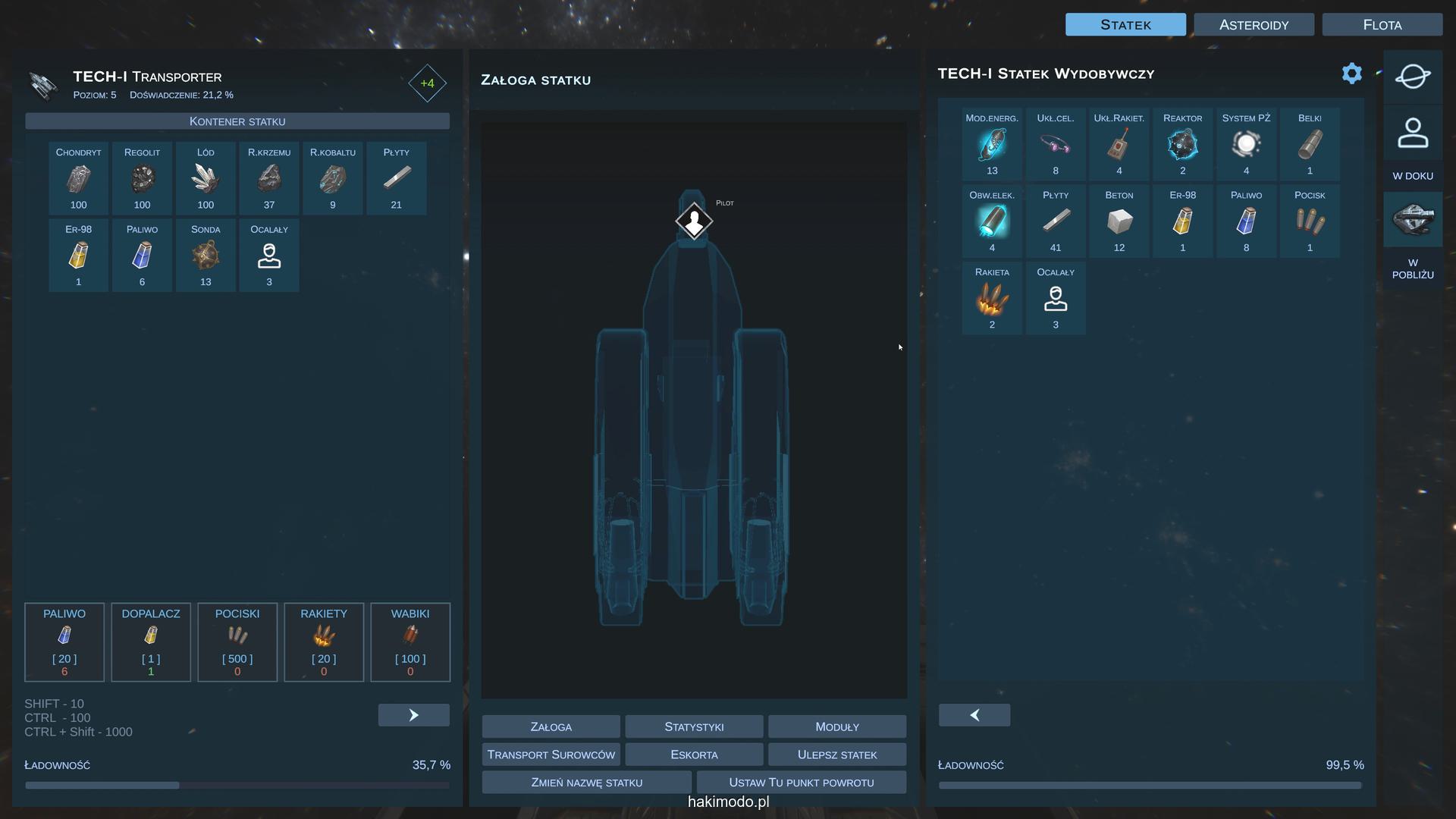
Task: Open the Flota tab
Action: tap(1382, 25)
